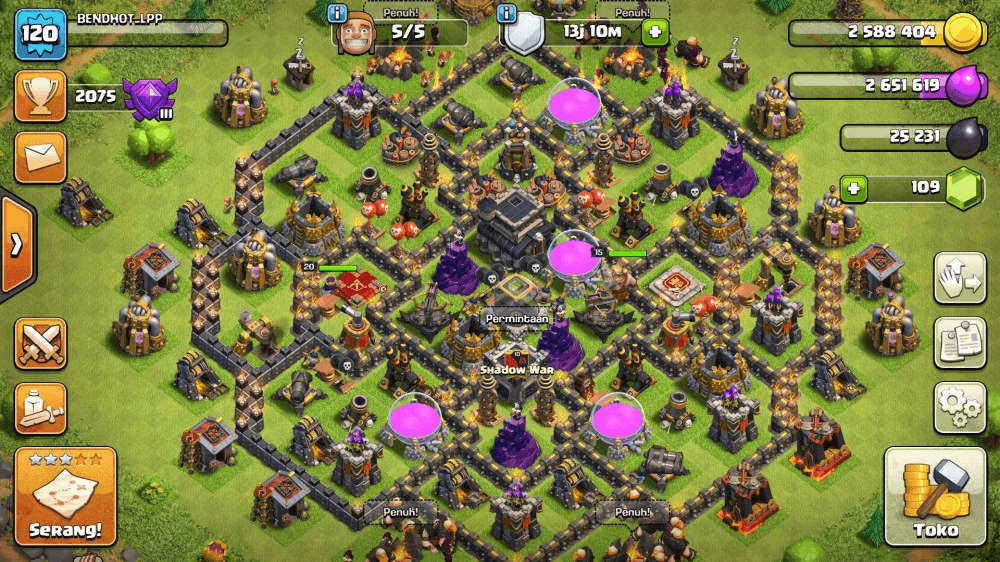Screen dimensions: 1000x562
Task: Buy gems with the green plus
Action: click(x=853, y=187)
